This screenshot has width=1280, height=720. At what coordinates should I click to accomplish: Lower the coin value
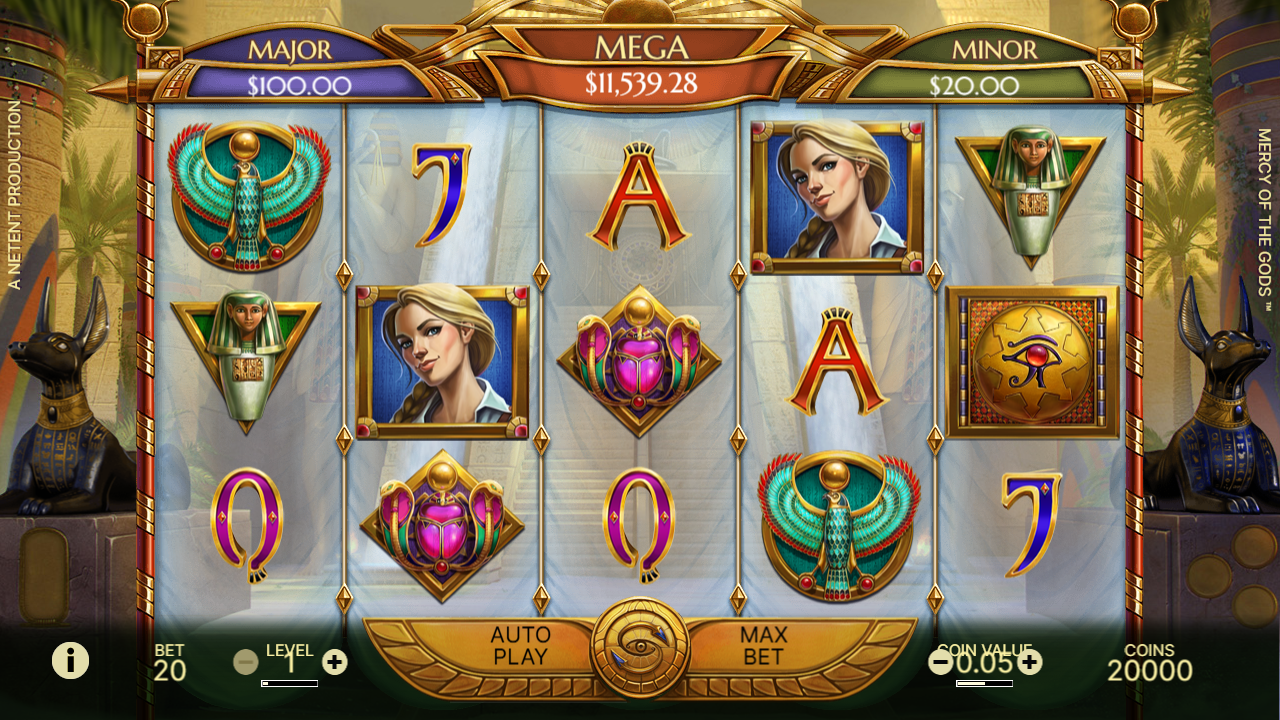coord(941,662)
